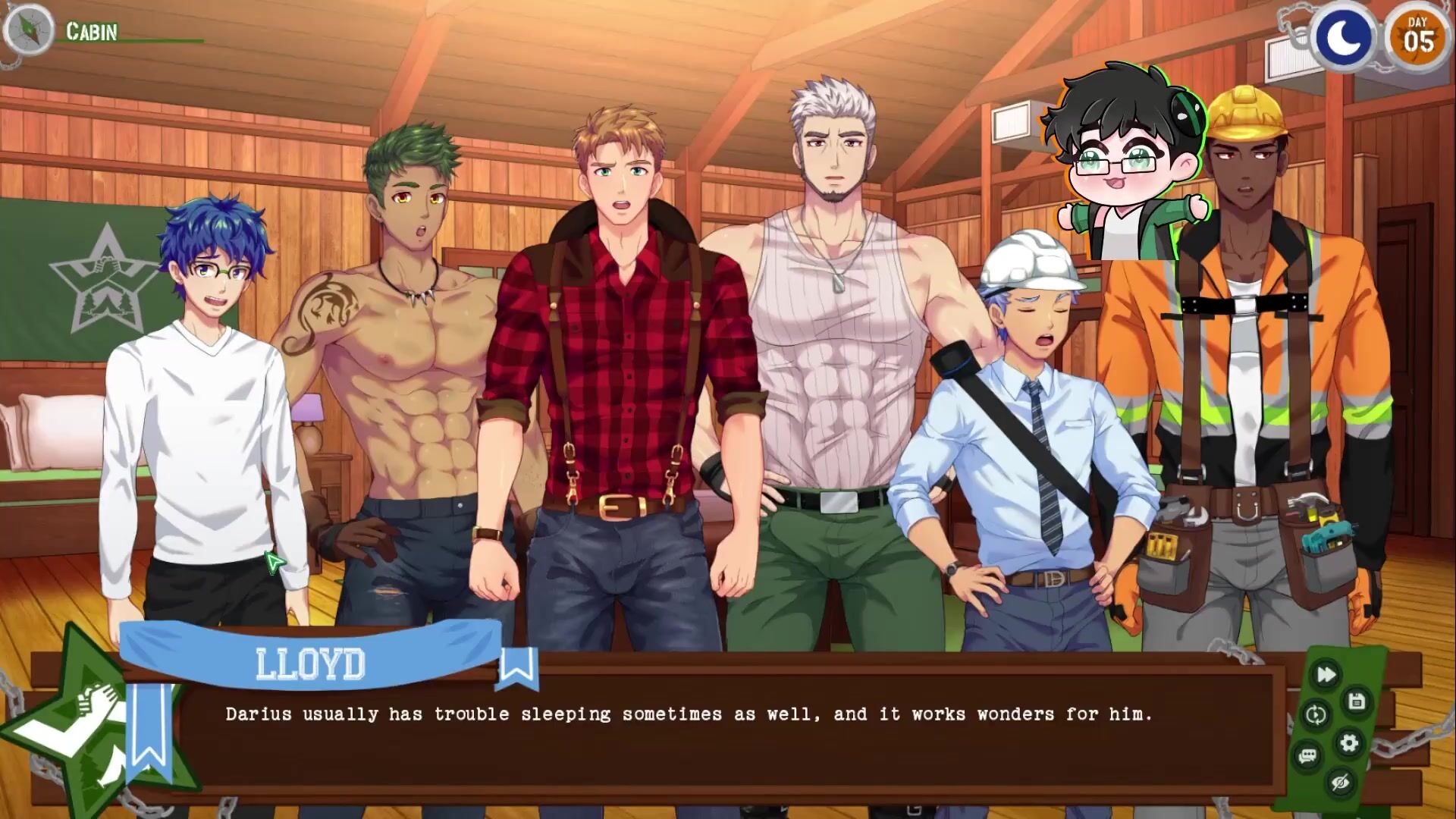Open the save menu via floppy disk icon
1456x819 pixels.
click(1357, 702)
